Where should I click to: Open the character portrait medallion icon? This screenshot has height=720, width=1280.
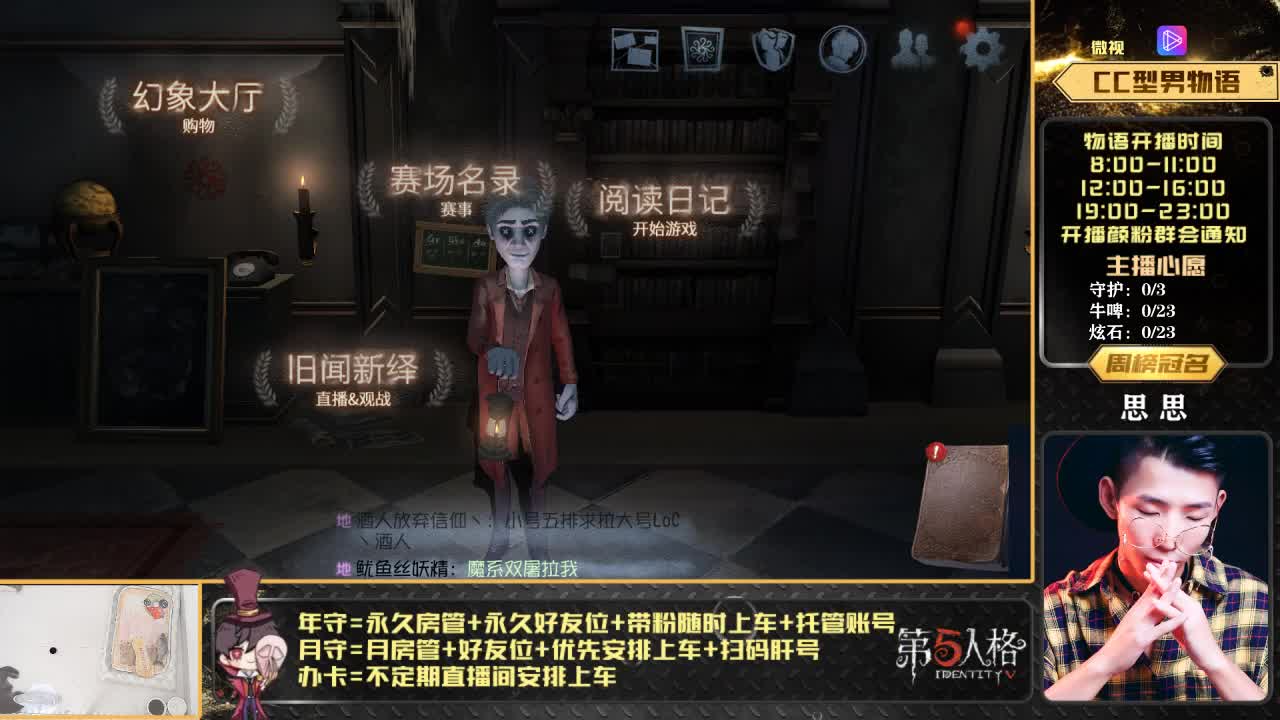tap(840, 45)
